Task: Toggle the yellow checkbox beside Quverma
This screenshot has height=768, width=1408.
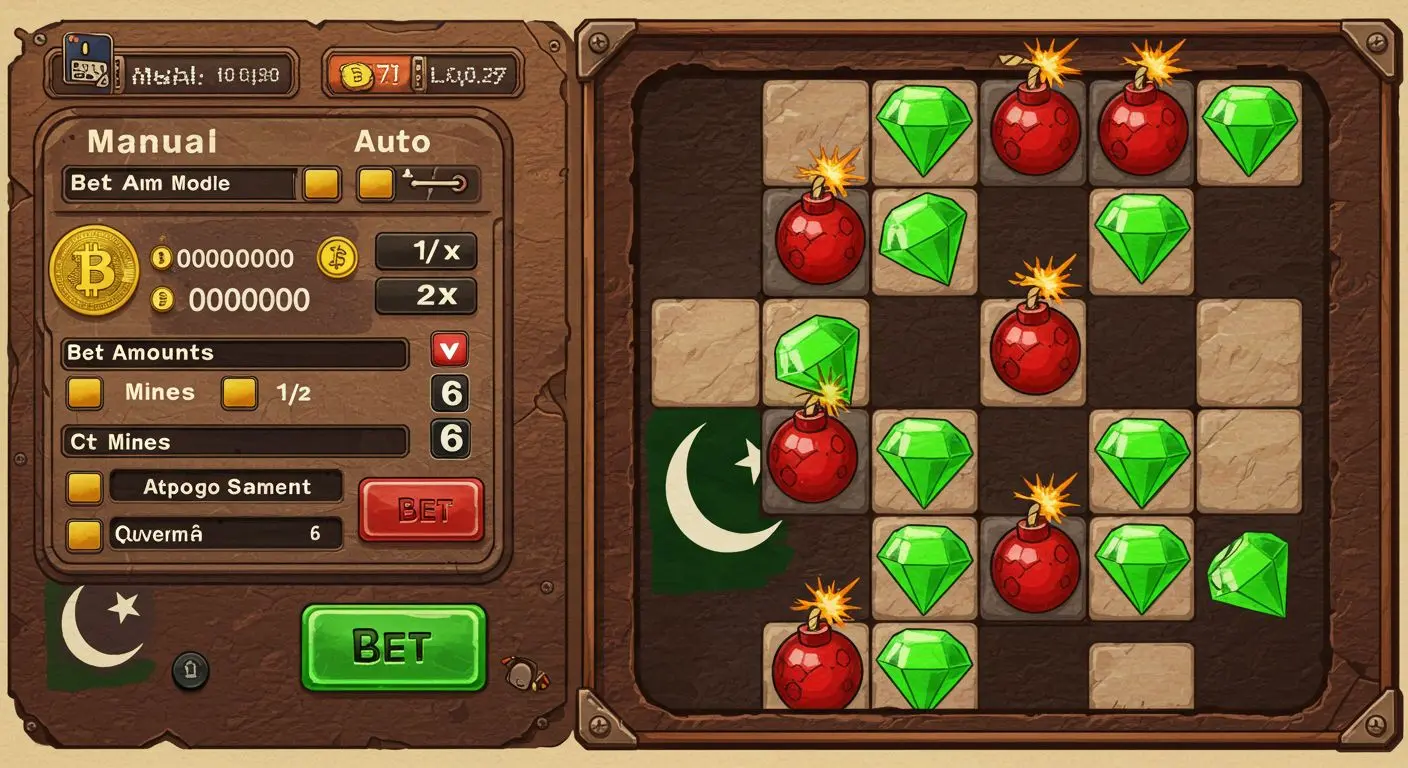Action: coord(84,534)
